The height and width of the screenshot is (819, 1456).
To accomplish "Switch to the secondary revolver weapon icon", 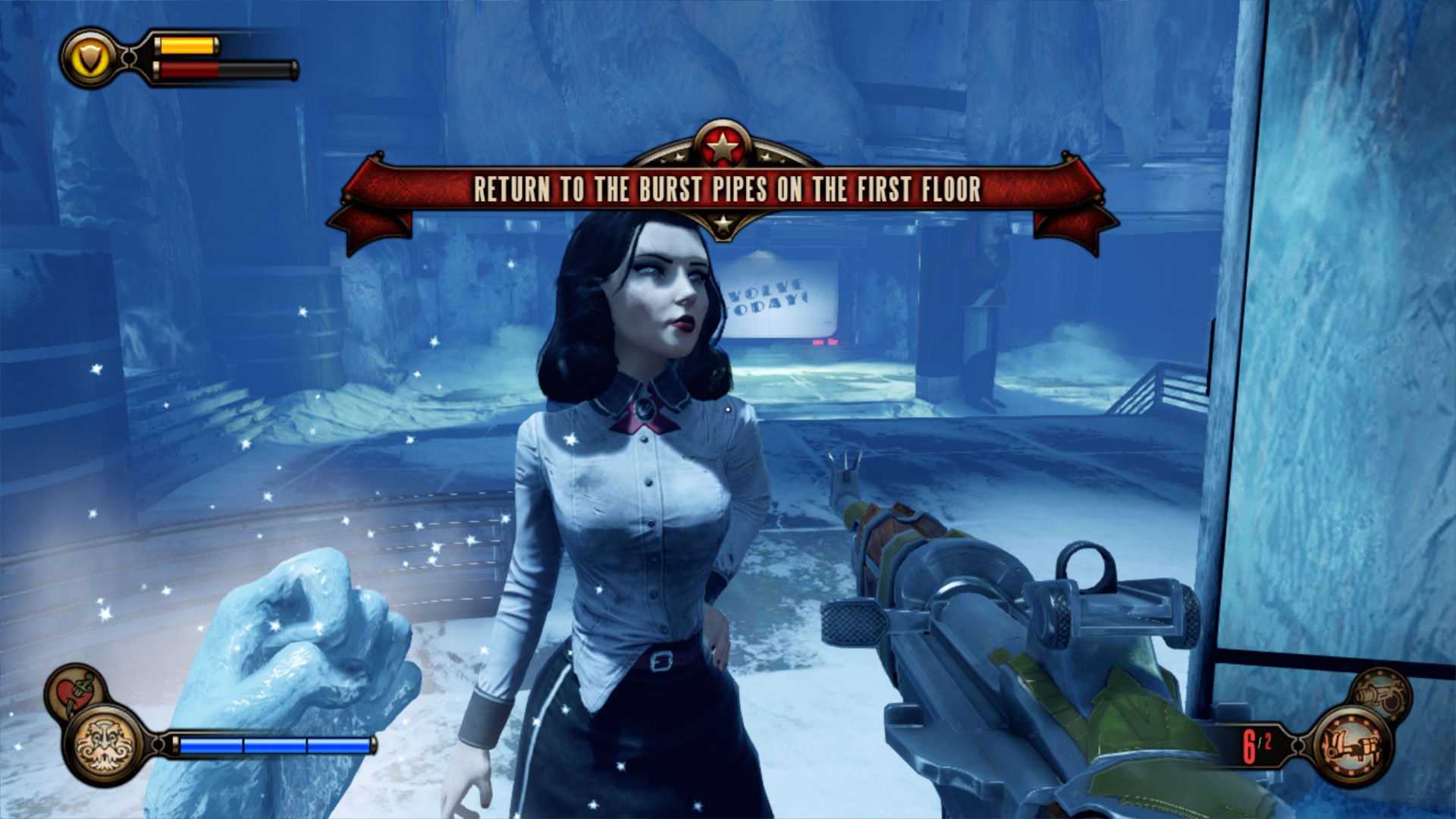I will tap(1381, 694).
